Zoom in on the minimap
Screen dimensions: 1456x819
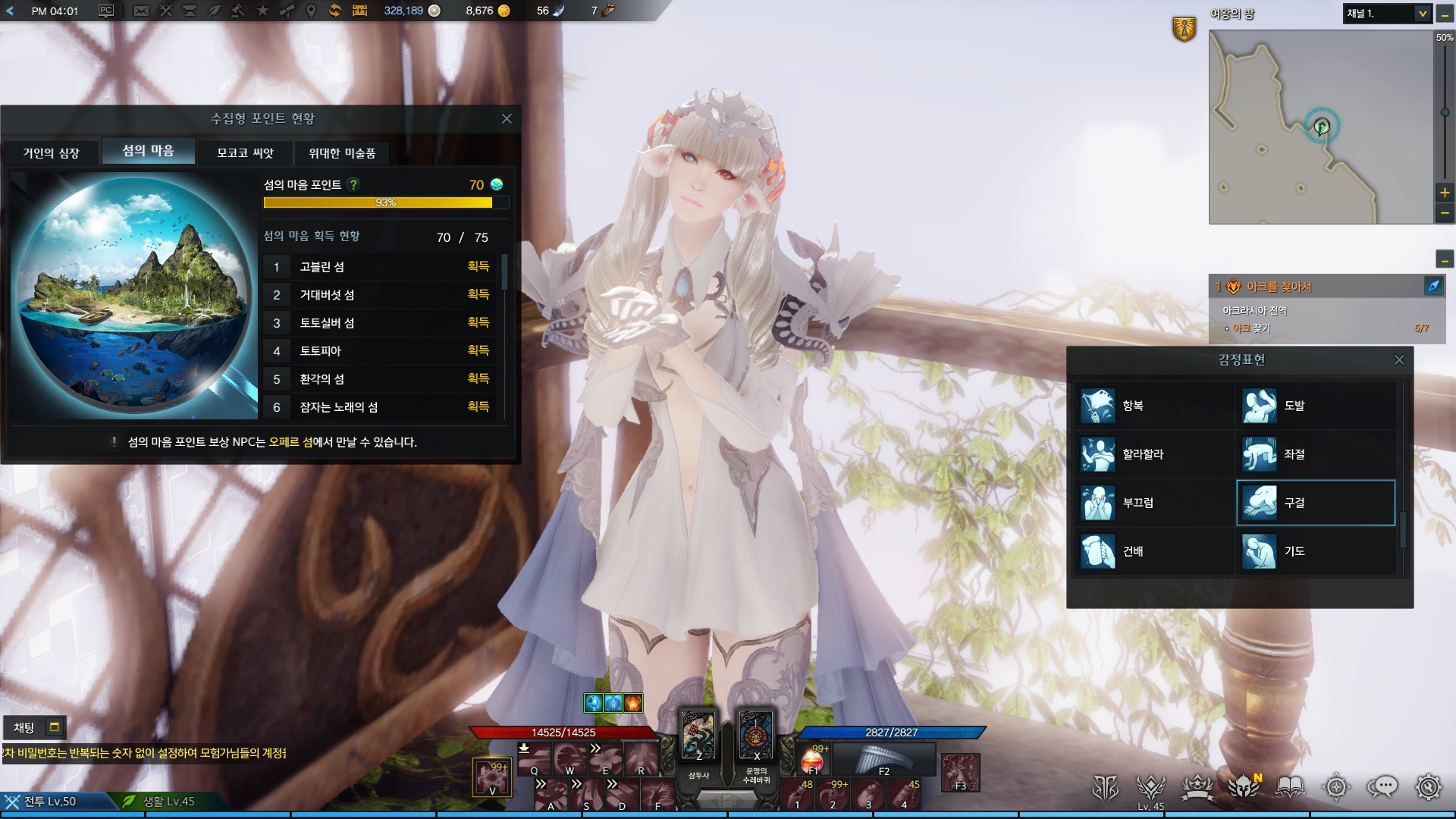click(x=1445, y=193)
